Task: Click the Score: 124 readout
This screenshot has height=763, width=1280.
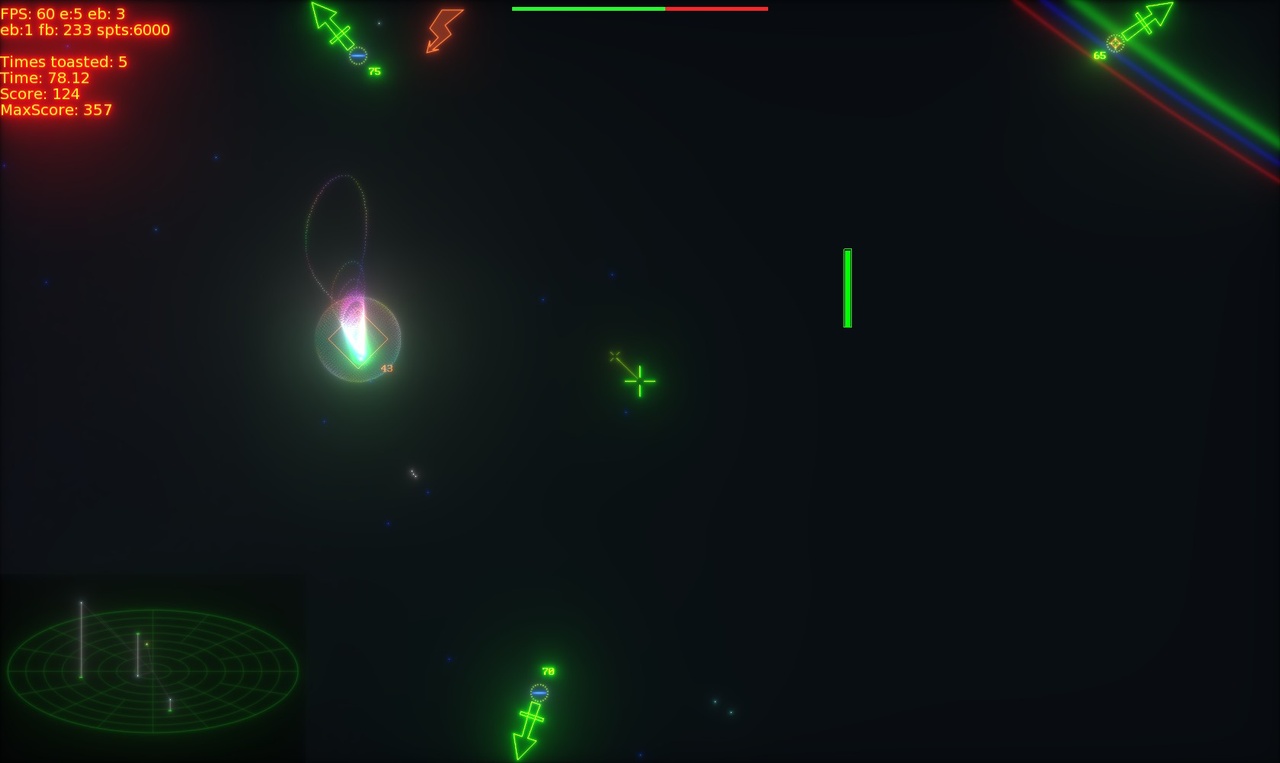Action: [x=38, y=93]
